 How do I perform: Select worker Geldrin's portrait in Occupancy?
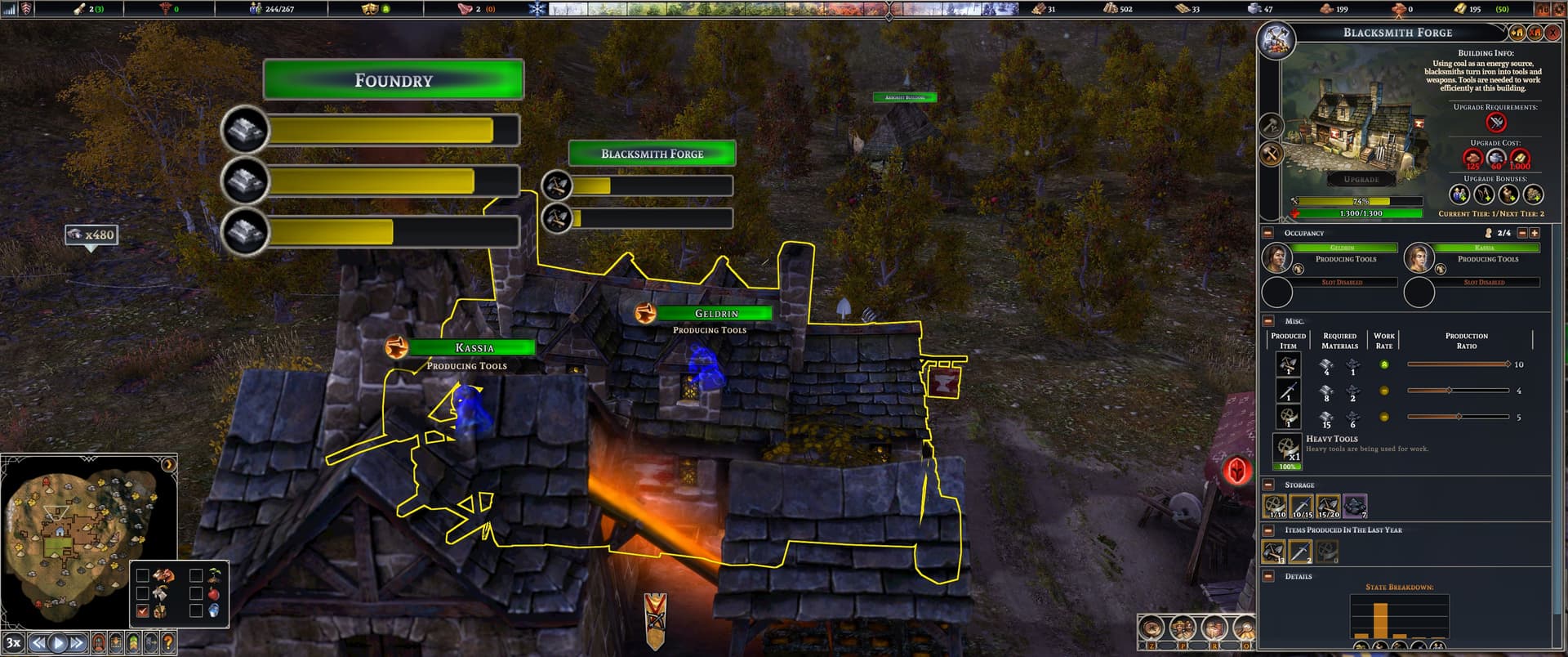tap(1276, 258)
